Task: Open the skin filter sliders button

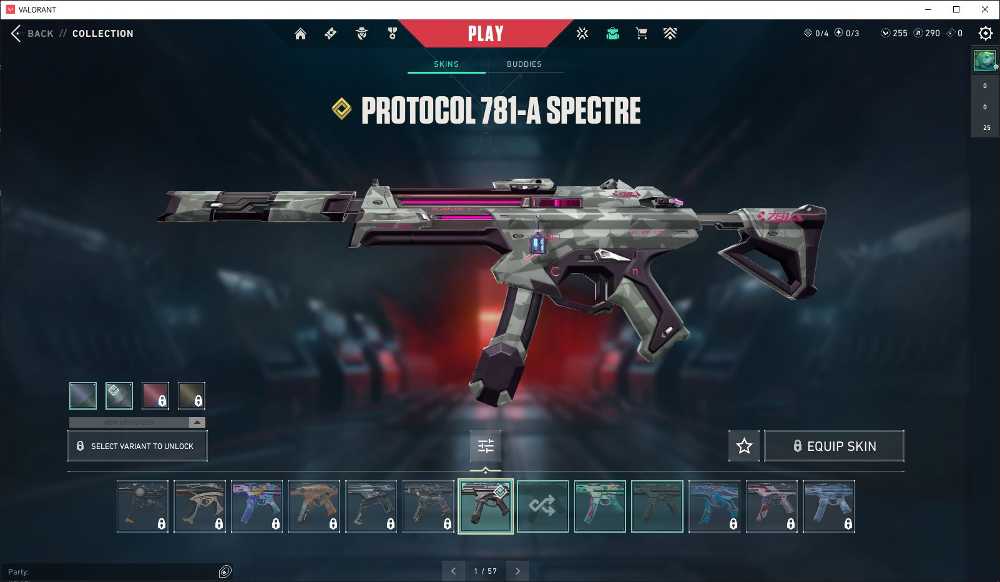Action: point(486,446)
